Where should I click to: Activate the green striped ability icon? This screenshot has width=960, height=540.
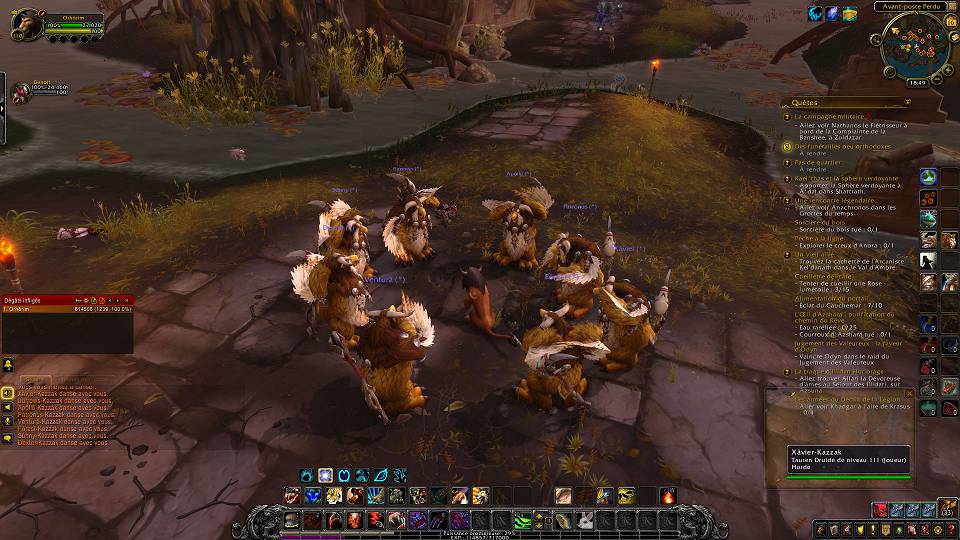pos(522,520)
